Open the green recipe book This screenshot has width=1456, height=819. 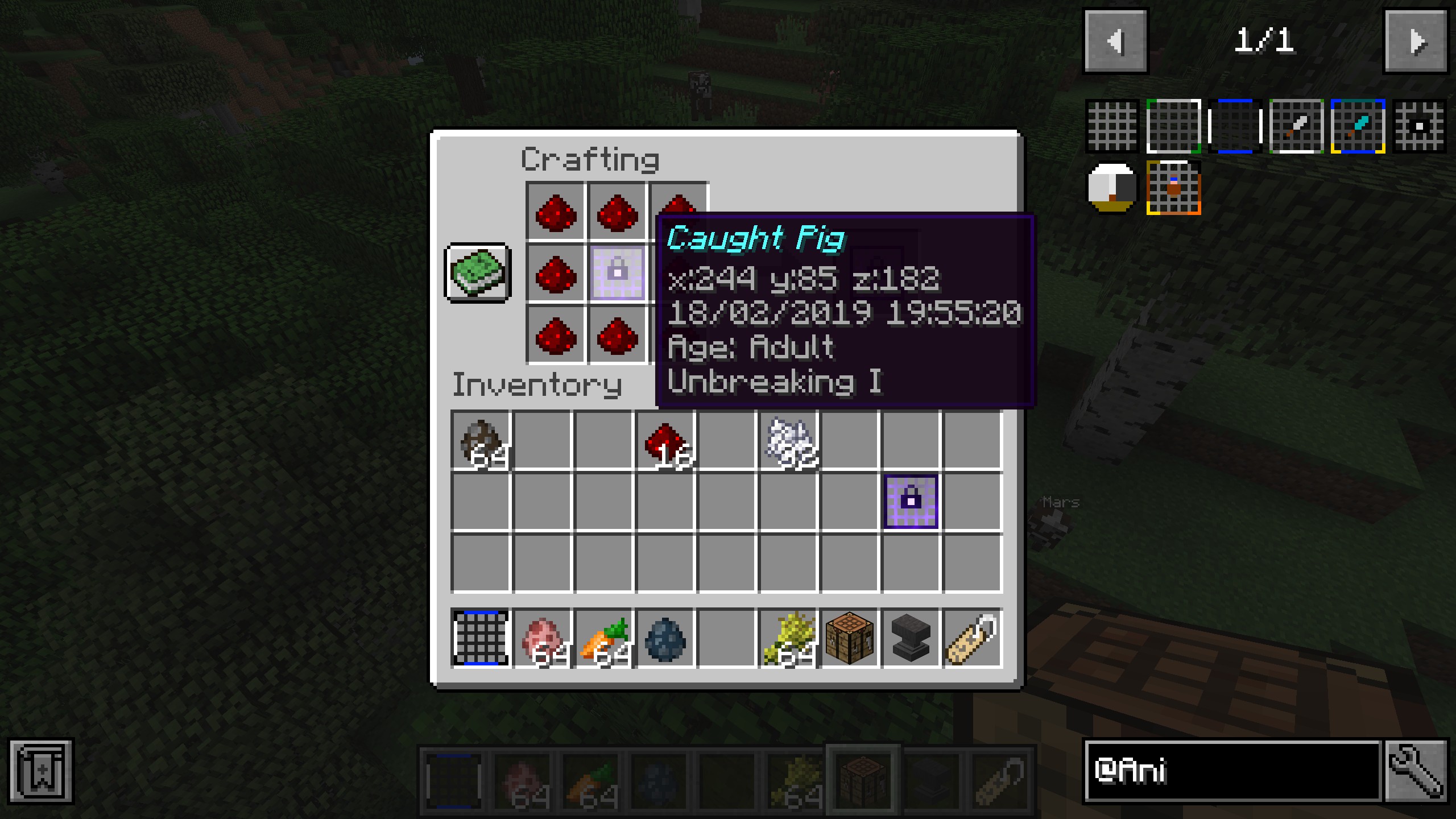[478, 273]
